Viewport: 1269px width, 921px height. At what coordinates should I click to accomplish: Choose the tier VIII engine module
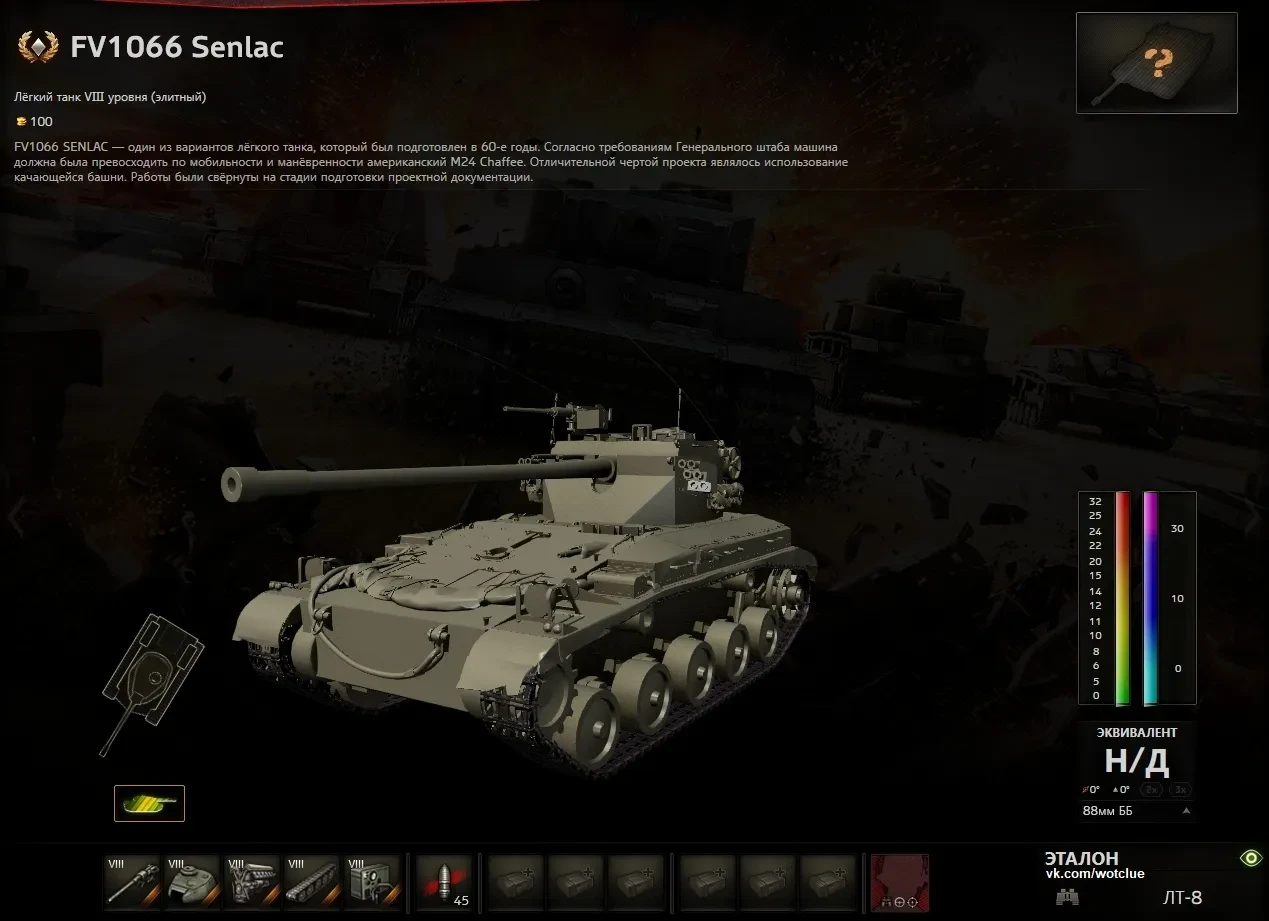click(252, 882)
